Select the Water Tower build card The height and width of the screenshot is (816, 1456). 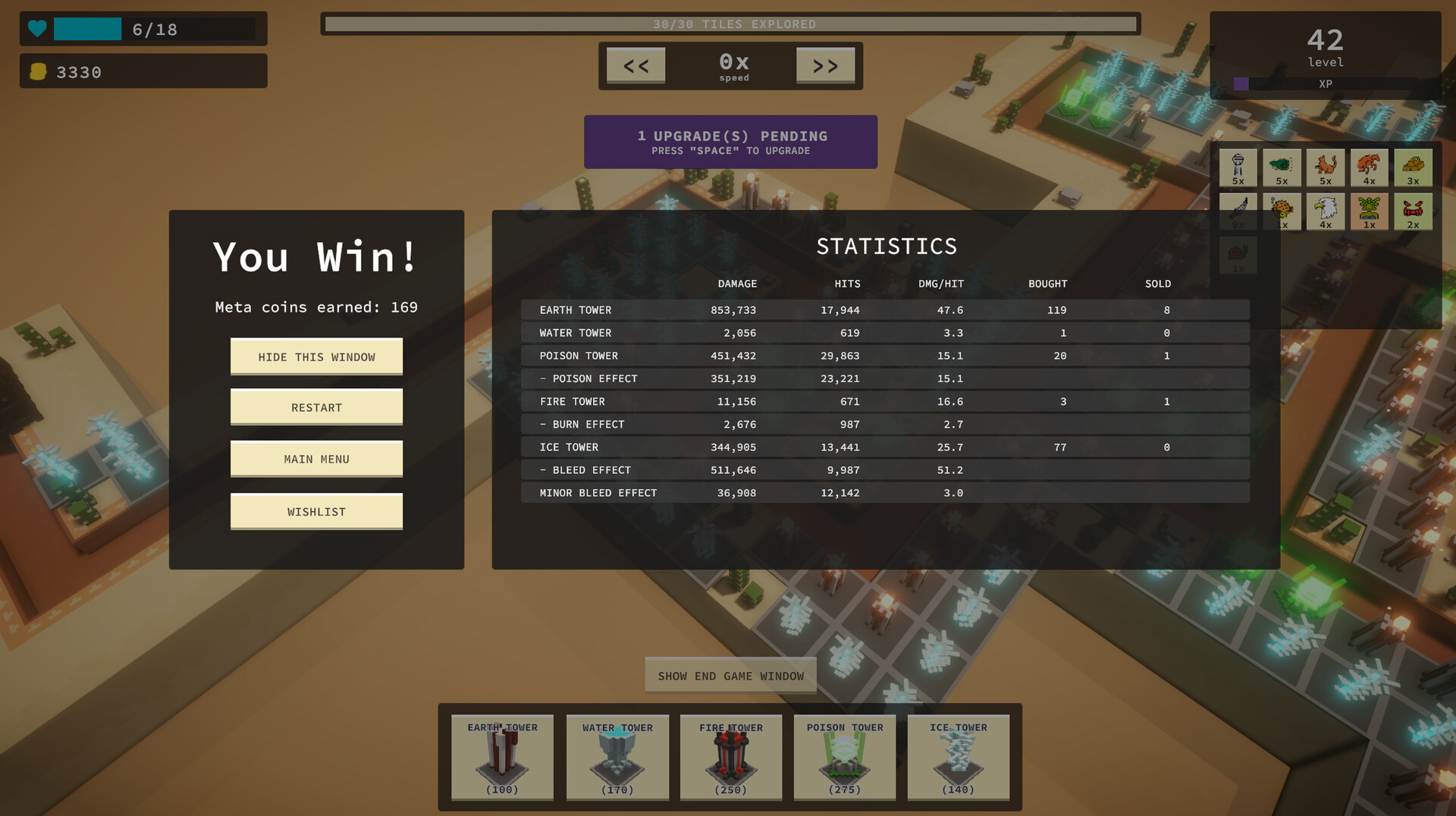tap(617, 758)
